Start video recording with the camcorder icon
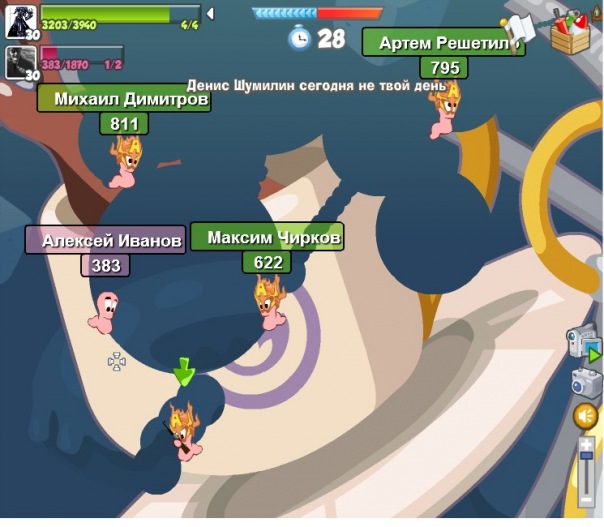Image resolution: width=604 pixels, height=527 pixels. click(584, 346)
